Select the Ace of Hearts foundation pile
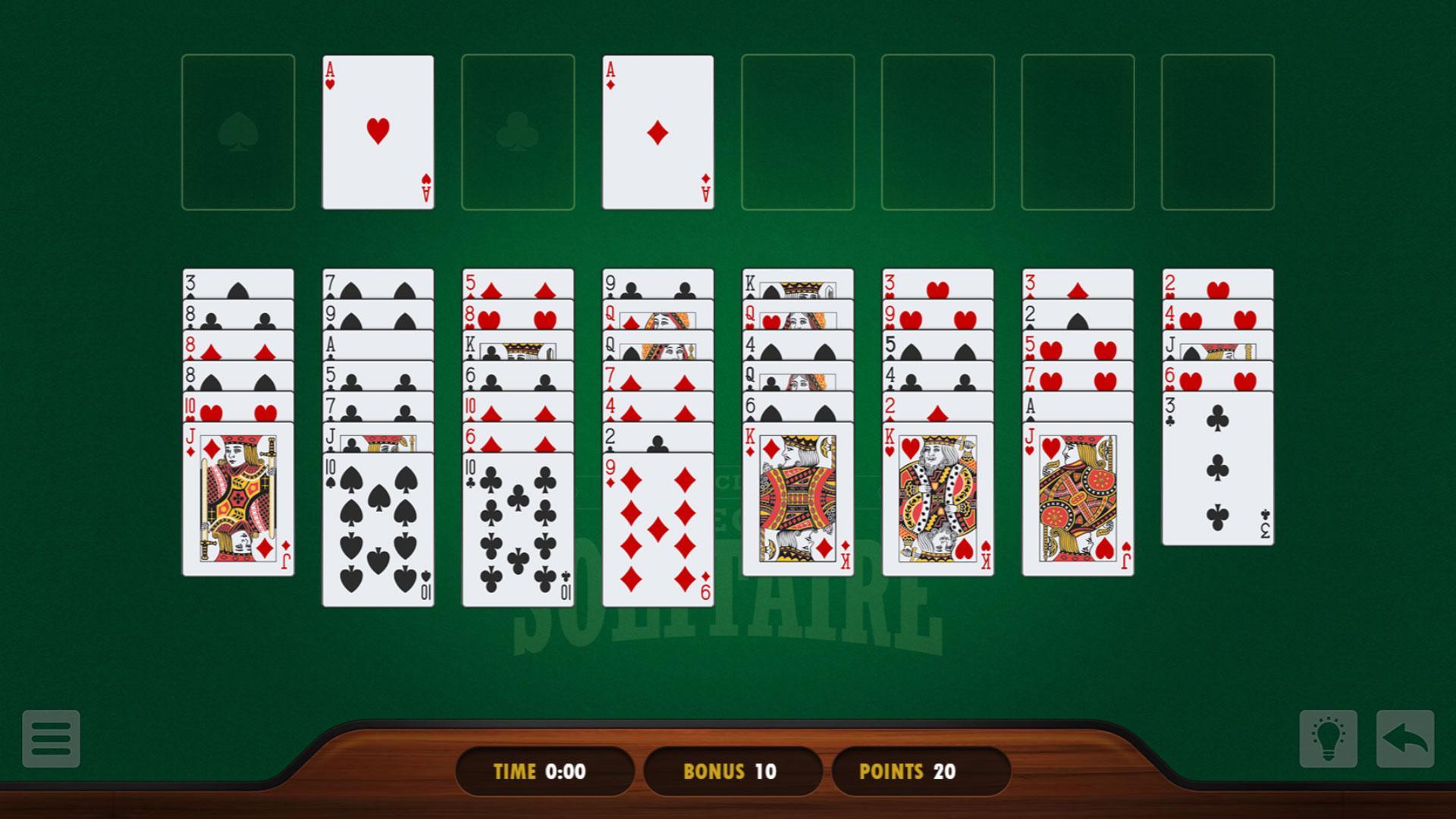The width and height of the screenshot is (1456, 819). pyautogui.click(x=378, y=130)
